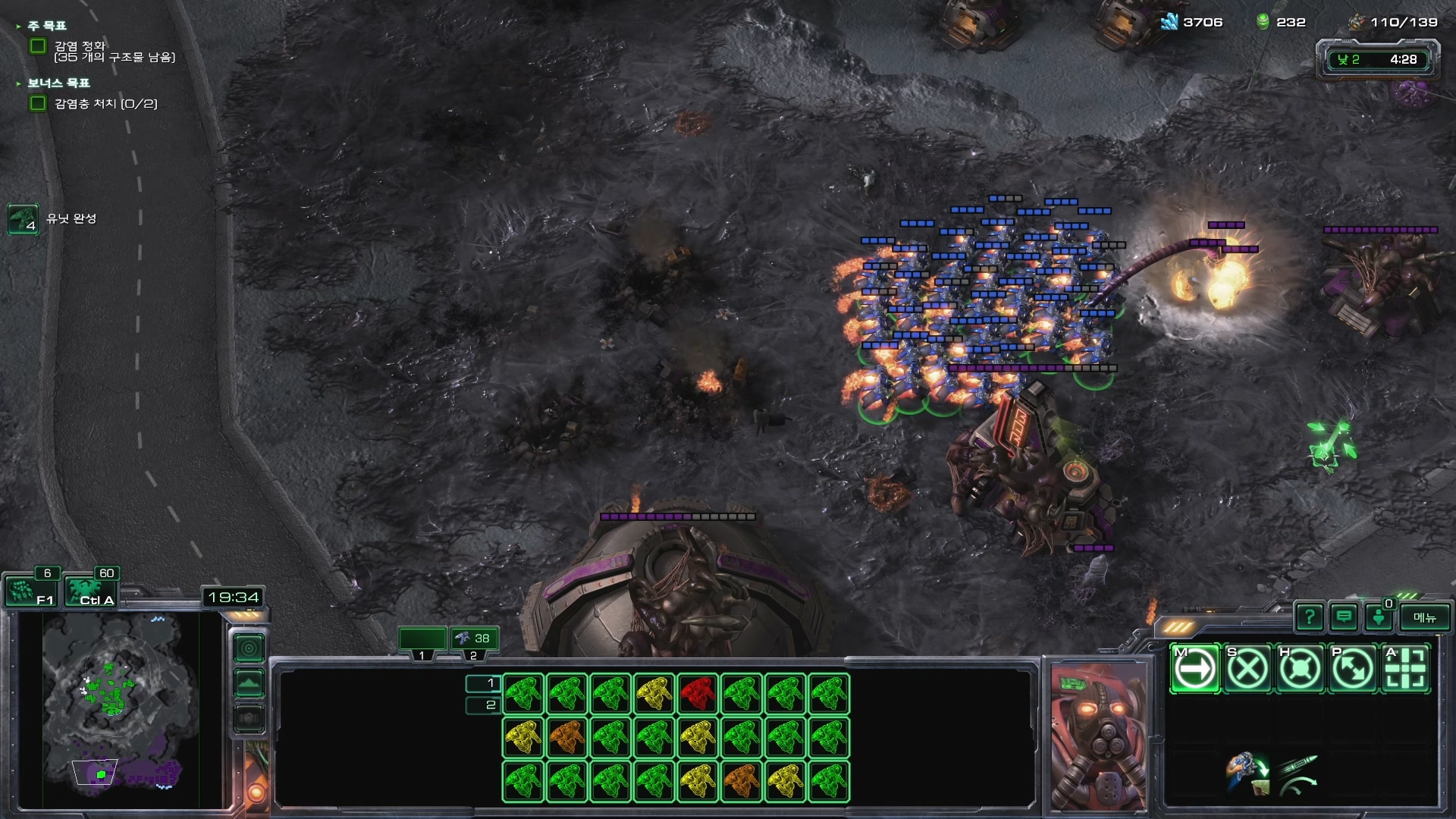Select the red damaged marine wireframe
Viewport: 1456px width, 819px height.
[698, 694]
